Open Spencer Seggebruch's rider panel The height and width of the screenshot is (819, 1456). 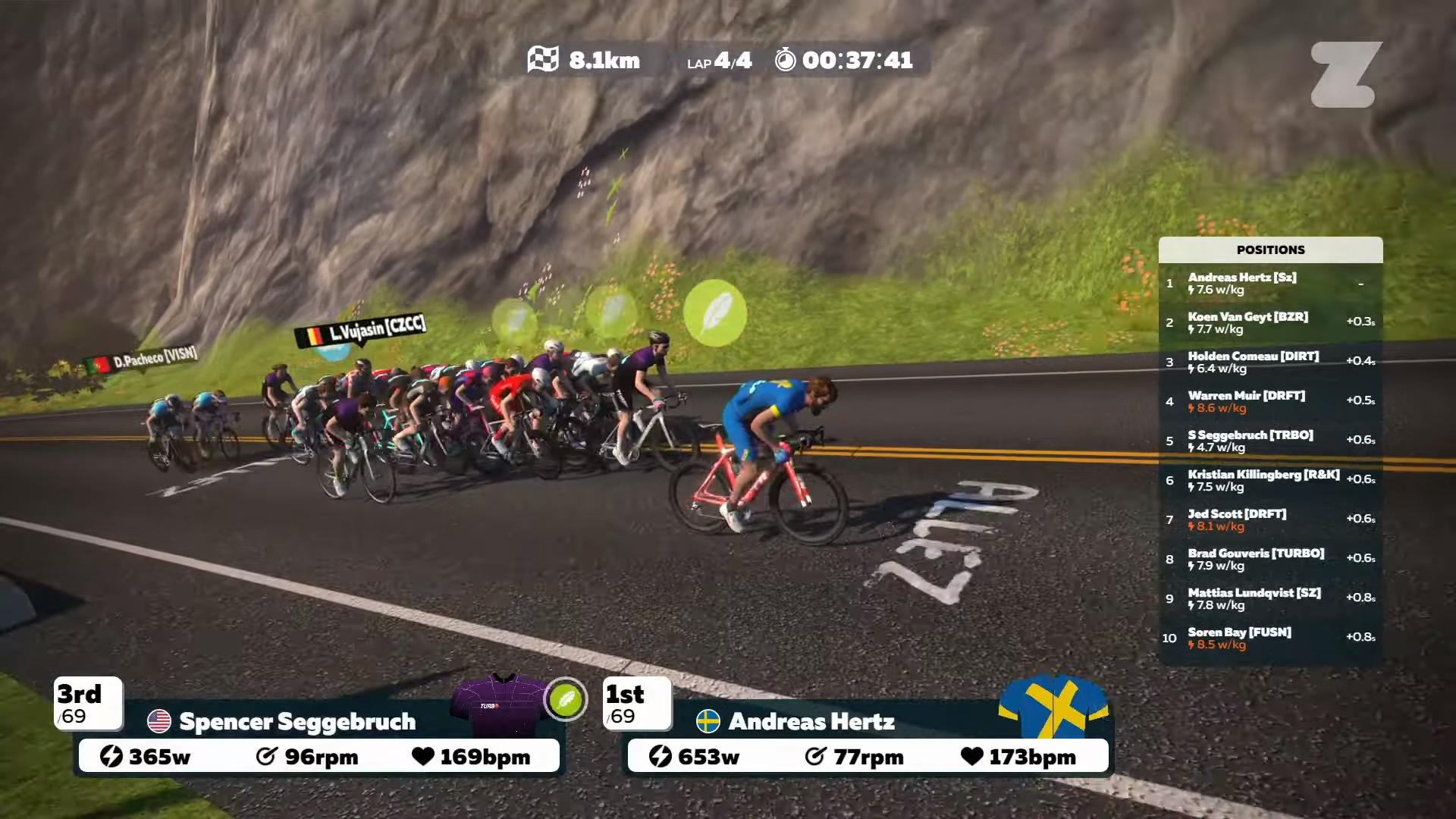(297, 722)
